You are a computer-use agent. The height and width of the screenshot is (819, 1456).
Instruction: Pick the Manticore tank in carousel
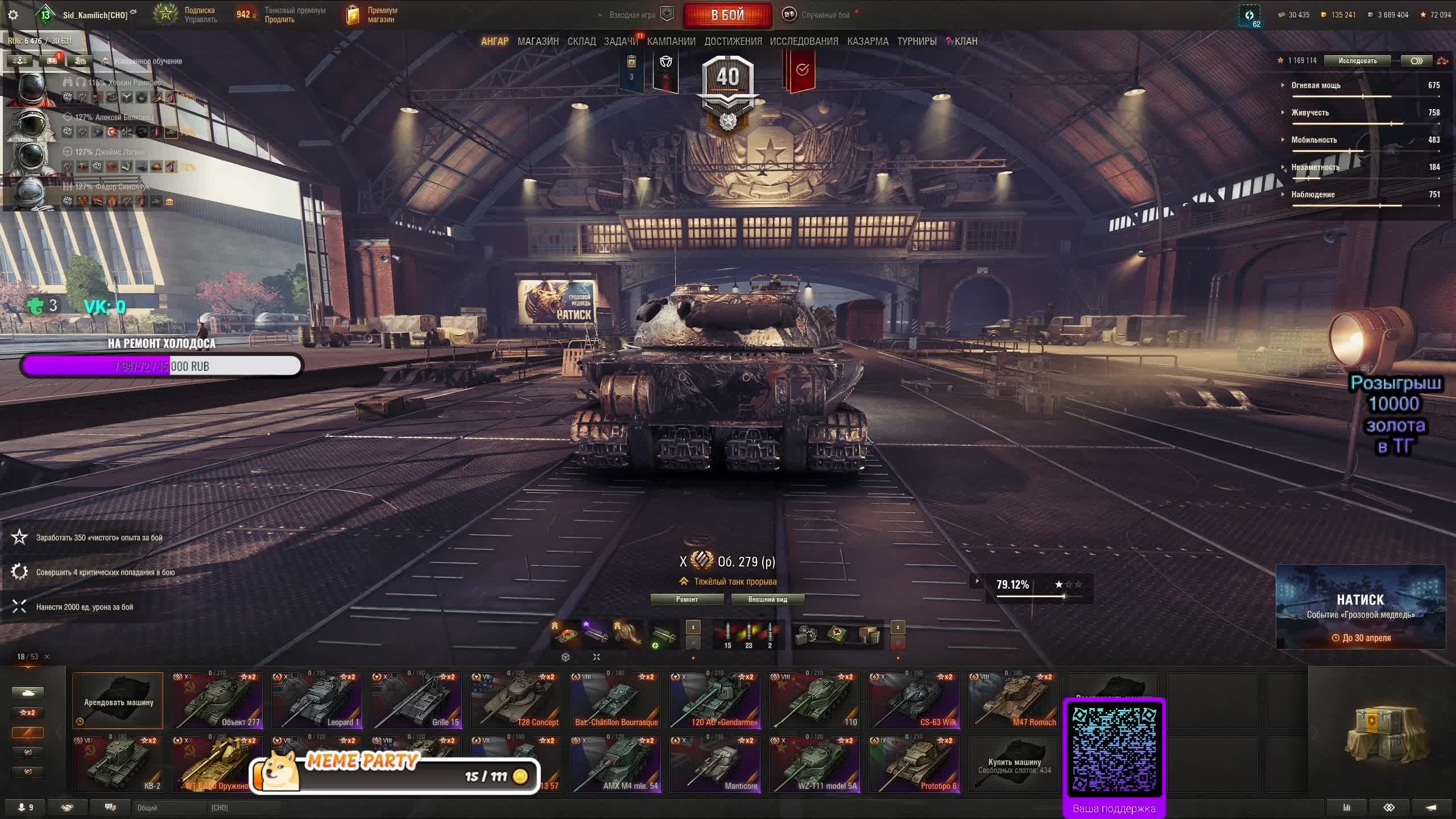click(x=715, y=764)
